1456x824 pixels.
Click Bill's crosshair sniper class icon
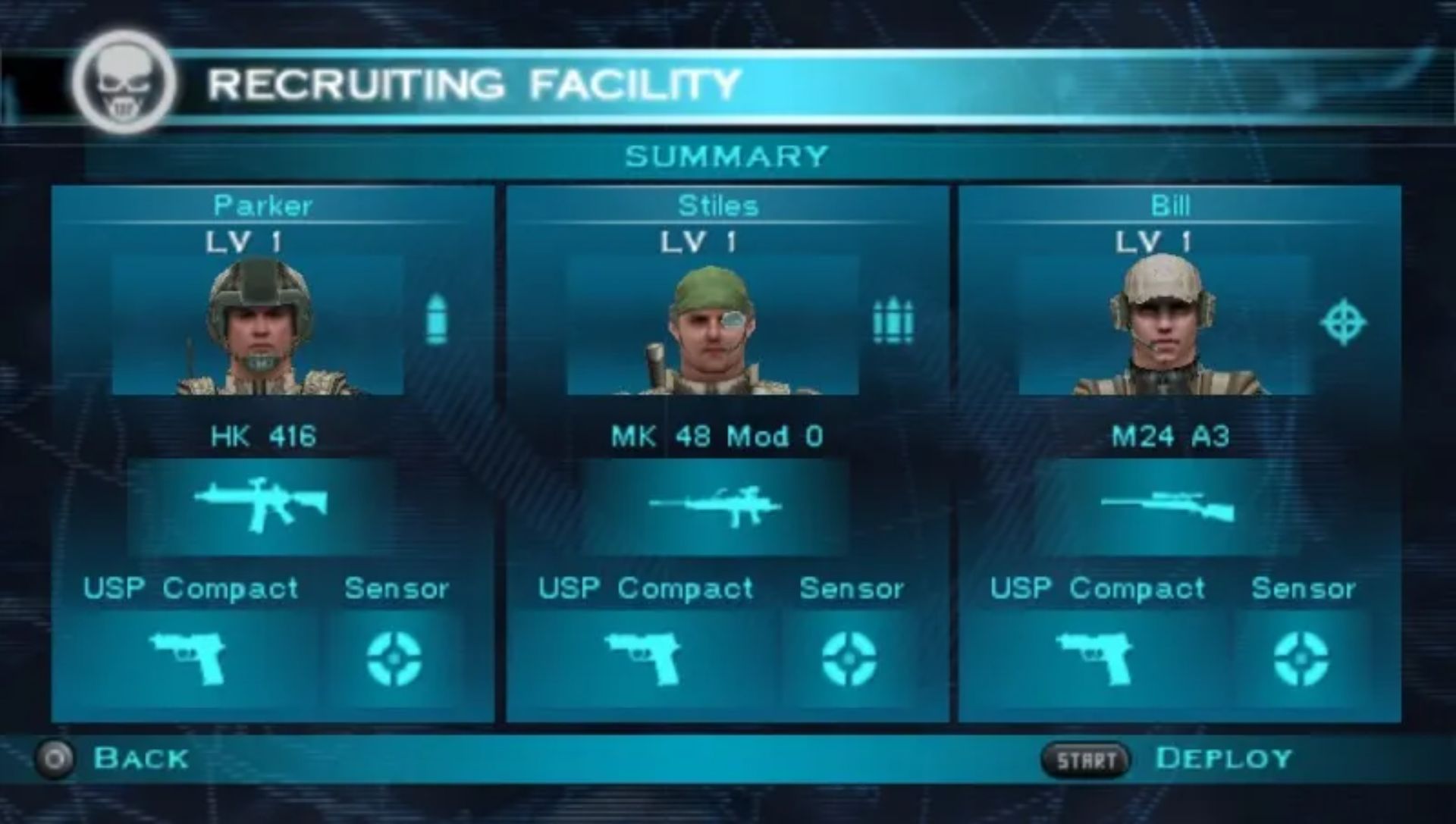[1343, 322]
